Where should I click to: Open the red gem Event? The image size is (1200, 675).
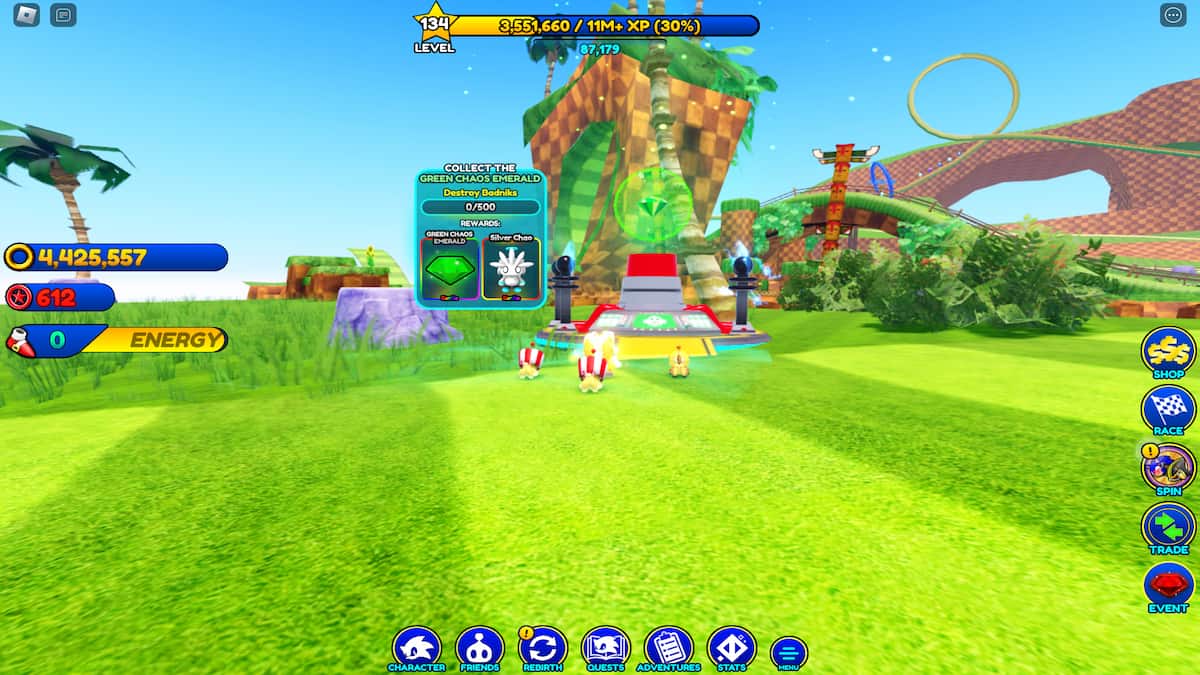coord(1168,586)
